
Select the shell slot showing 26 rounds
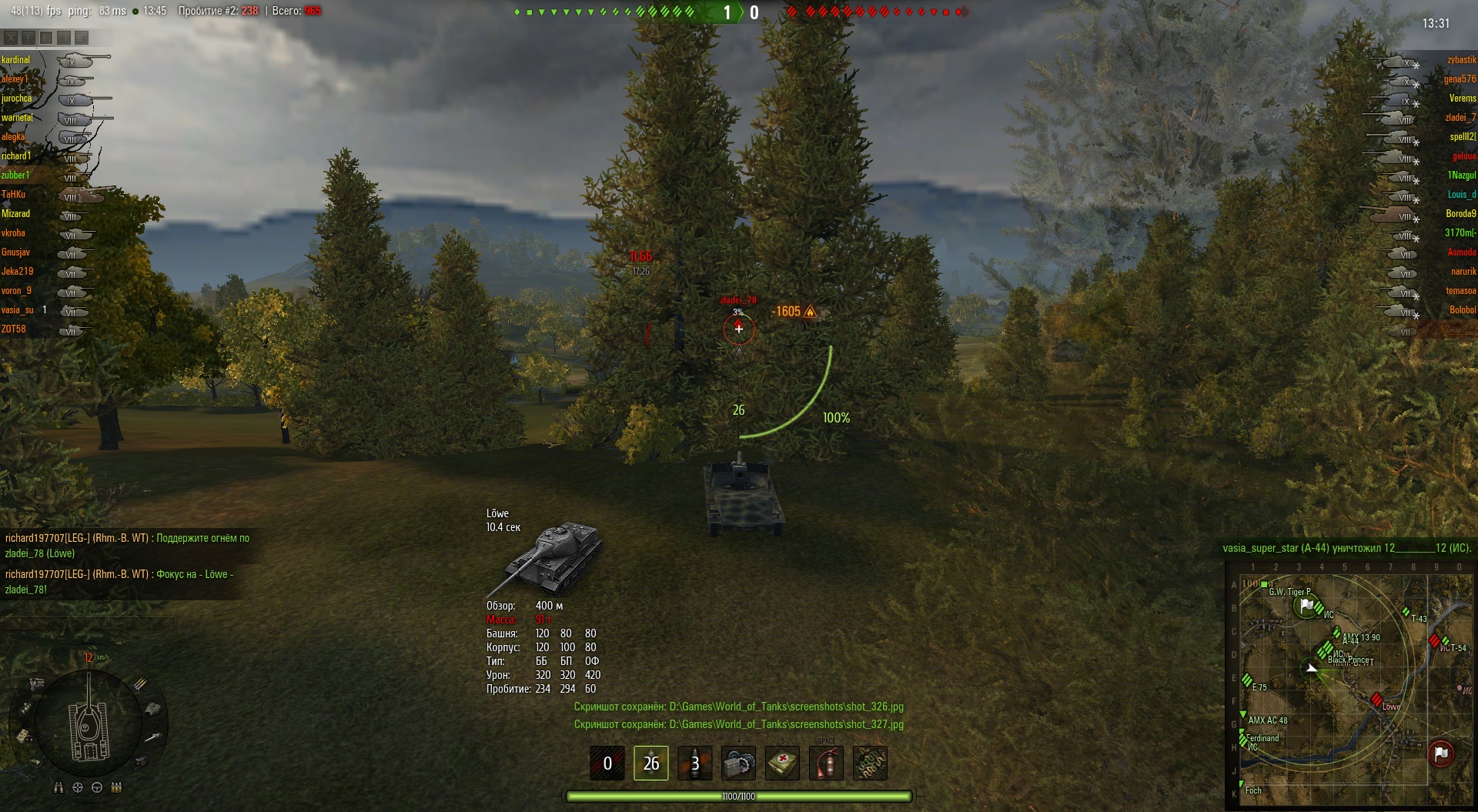point(650,763)
